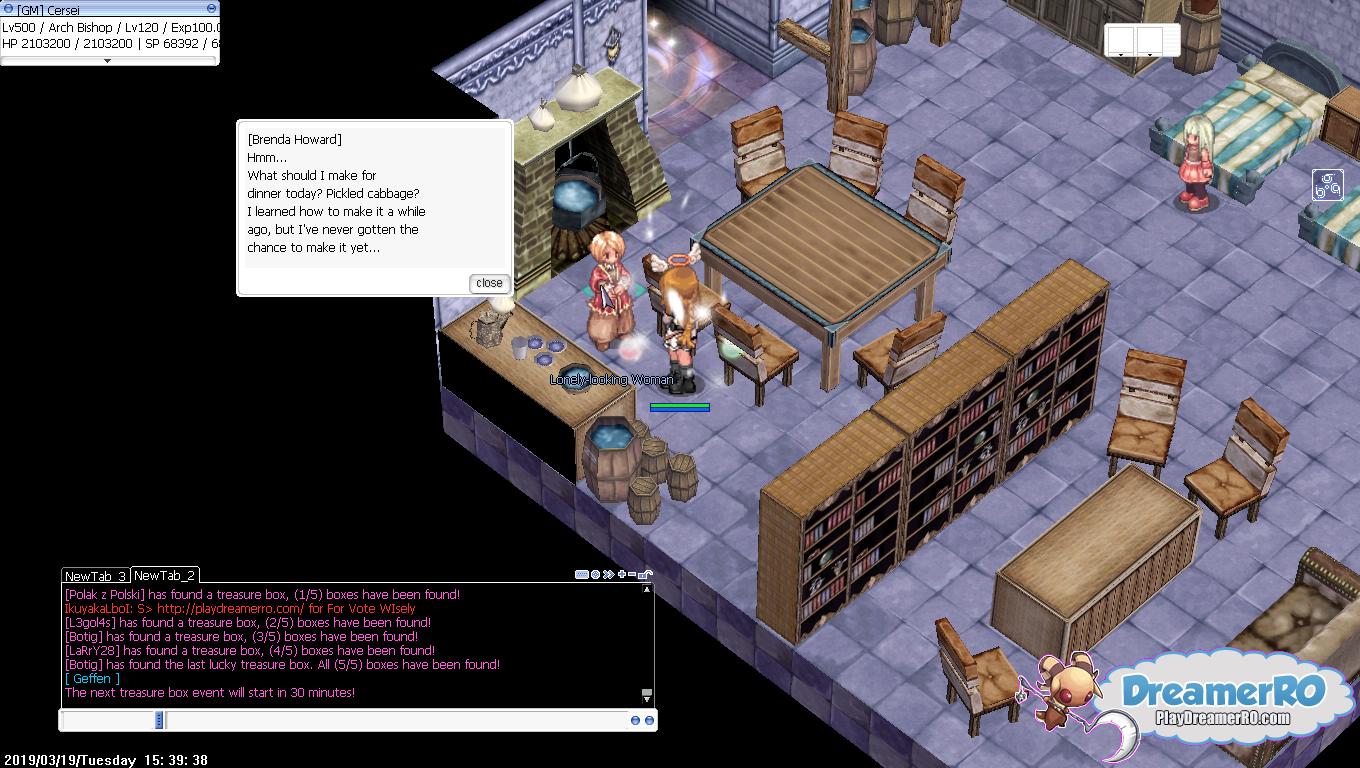Expand the basic info window down arrow

108,61
